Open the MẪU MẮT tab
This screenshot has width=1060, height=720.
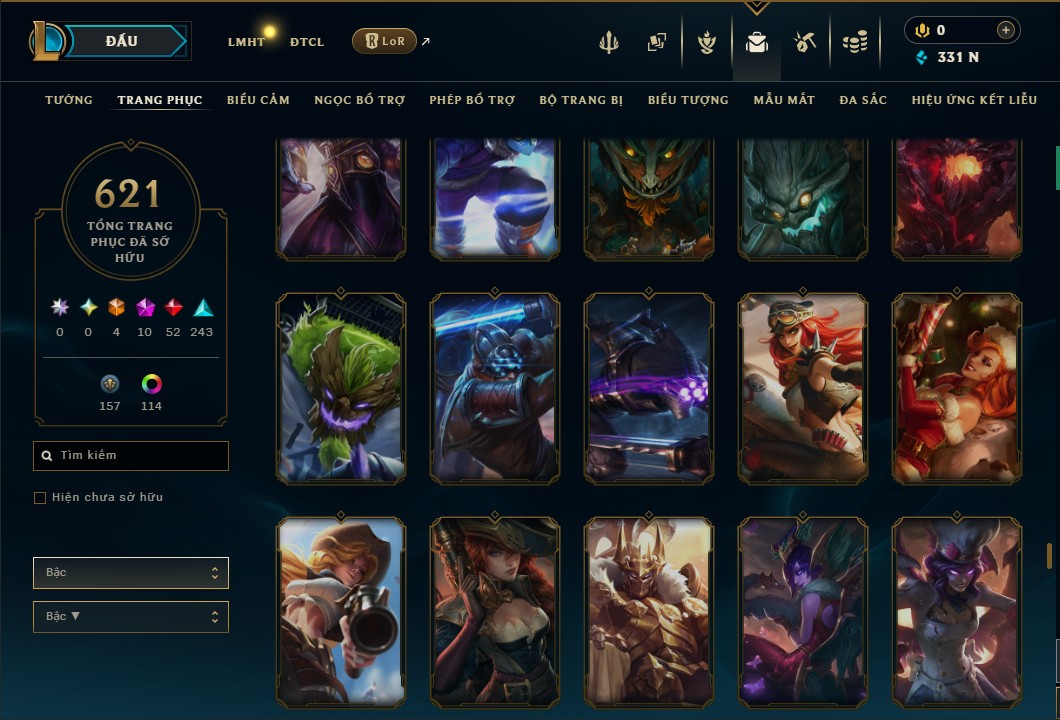tap(784, 100)
